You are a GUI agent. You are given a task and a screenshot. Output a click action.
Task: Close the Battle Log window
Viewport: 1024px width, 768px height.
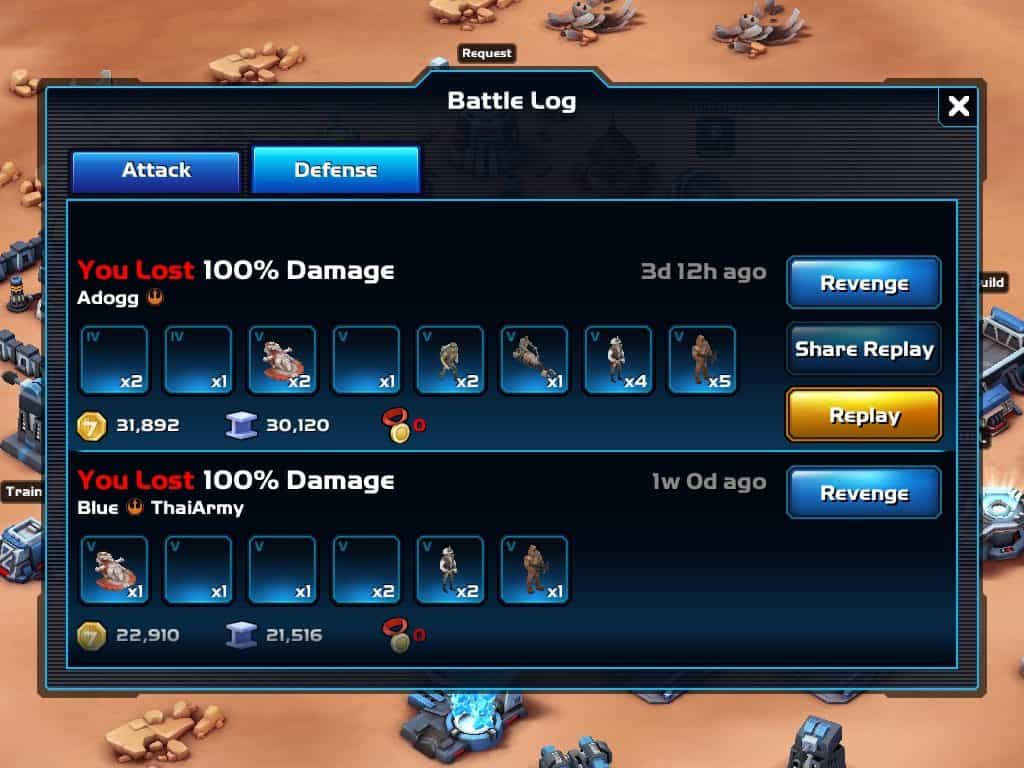[x=958, y=106]
